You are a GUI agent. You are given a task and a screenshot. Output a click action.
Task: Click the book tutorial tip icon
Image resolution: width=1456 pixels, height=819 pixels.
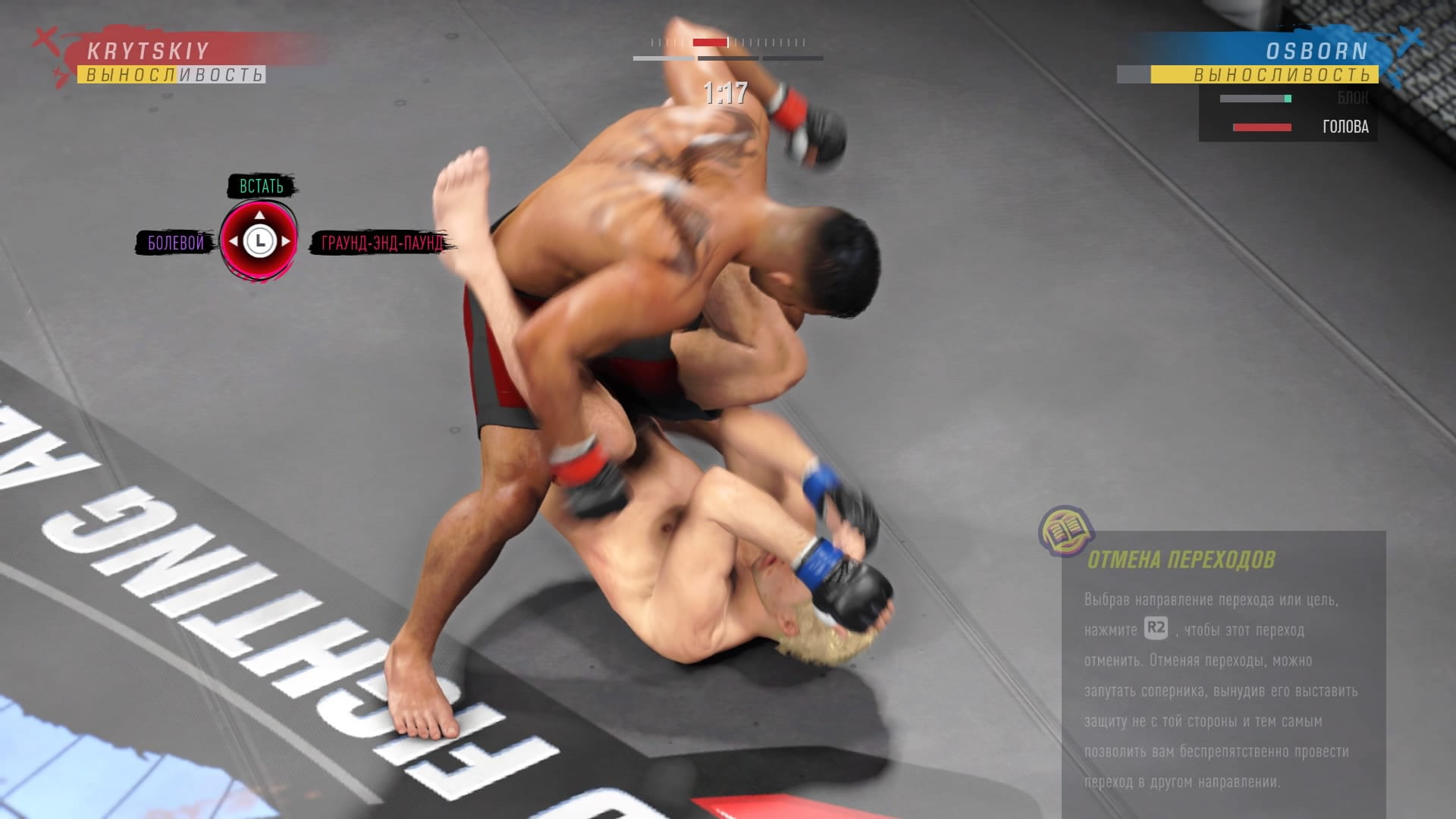[x=1065, y=531]
